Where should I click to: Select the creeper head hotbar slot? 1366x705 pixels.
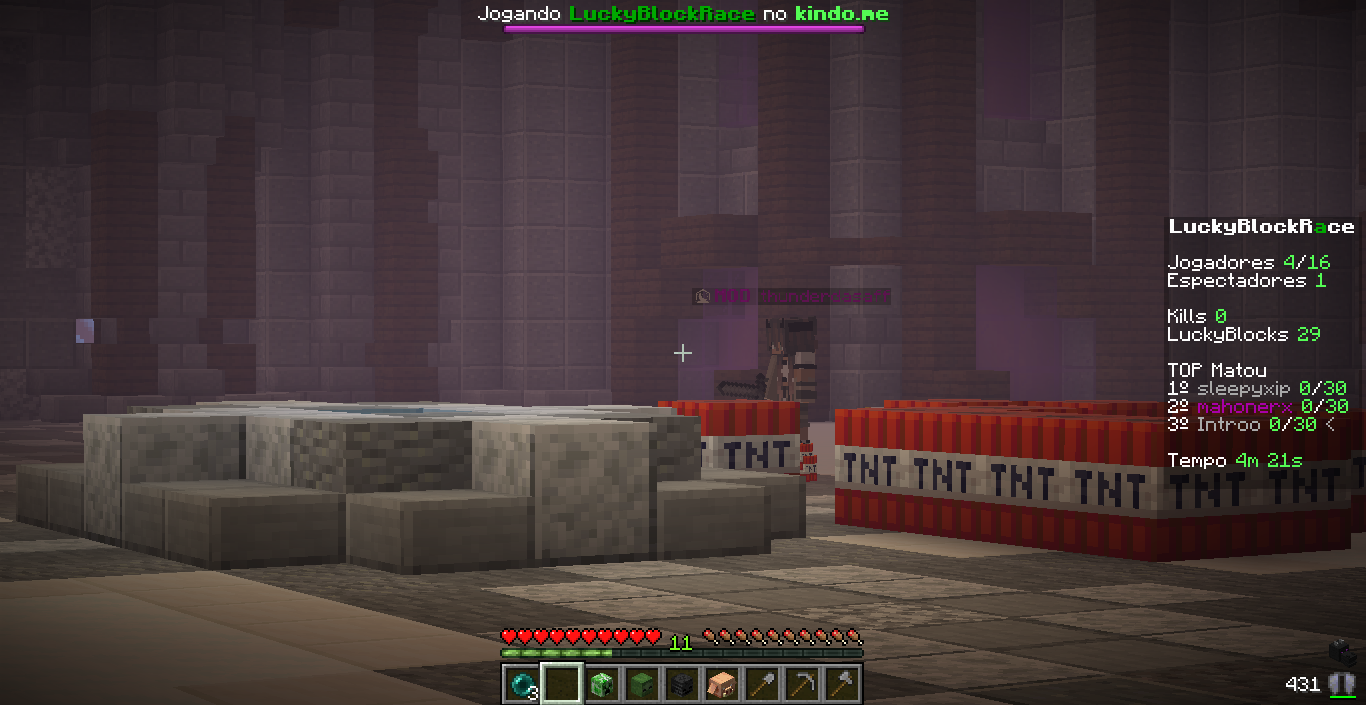point(602,684)
